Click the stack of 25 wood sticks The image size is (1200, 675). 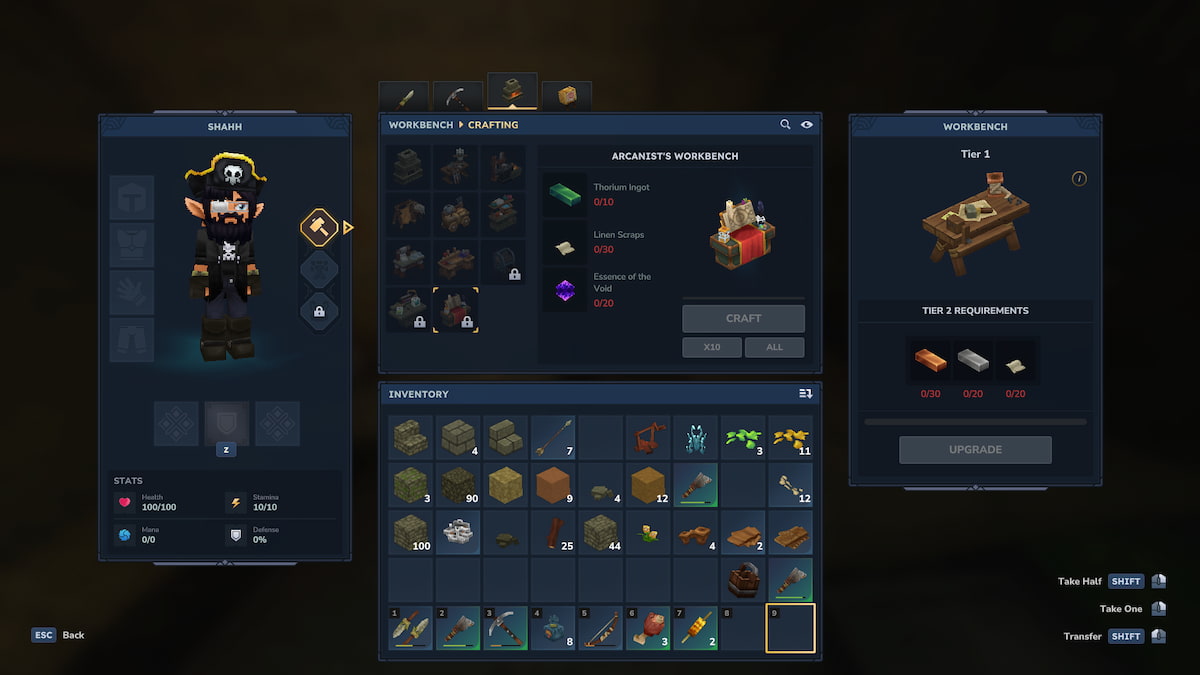(553, 532)
